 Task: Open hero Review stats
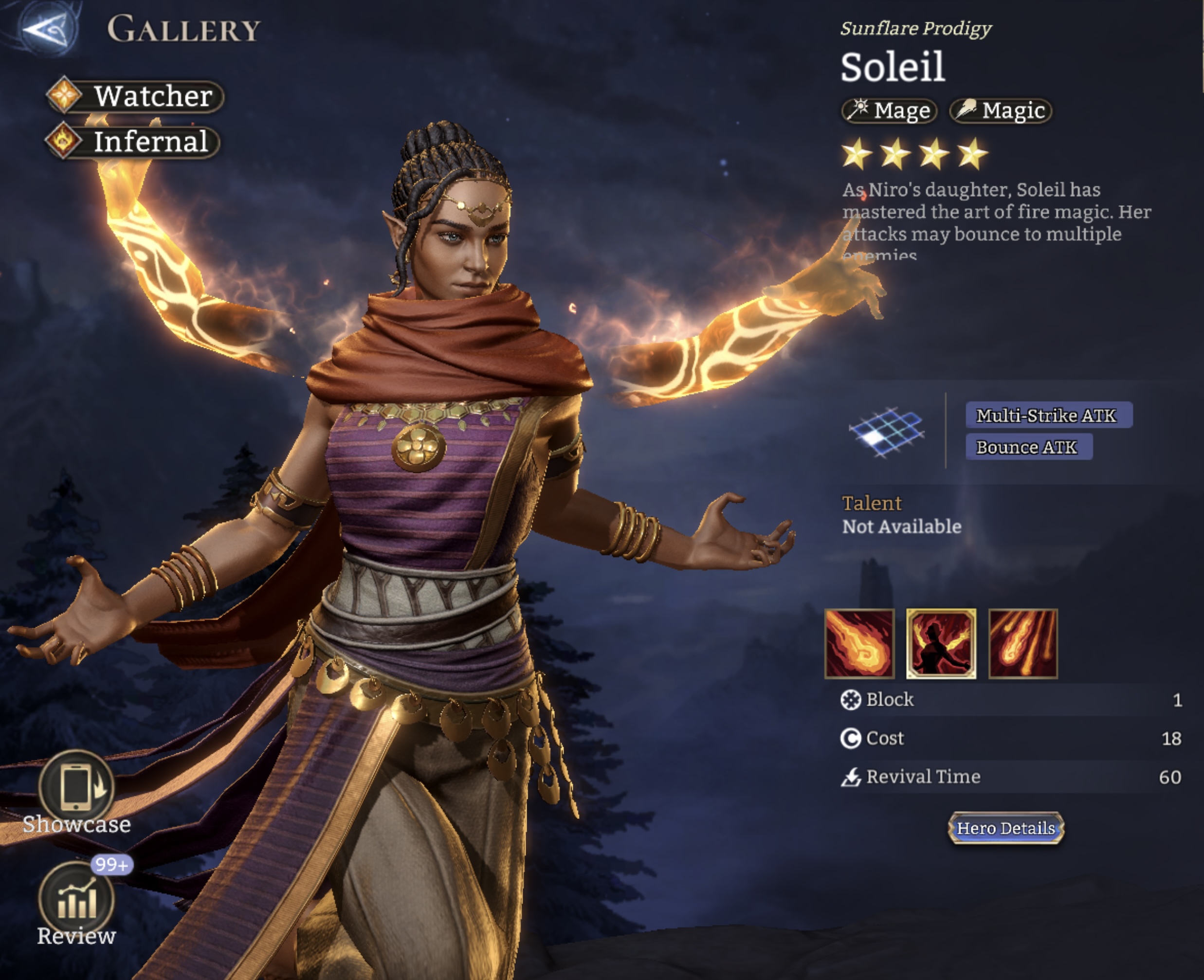point(77,899)
